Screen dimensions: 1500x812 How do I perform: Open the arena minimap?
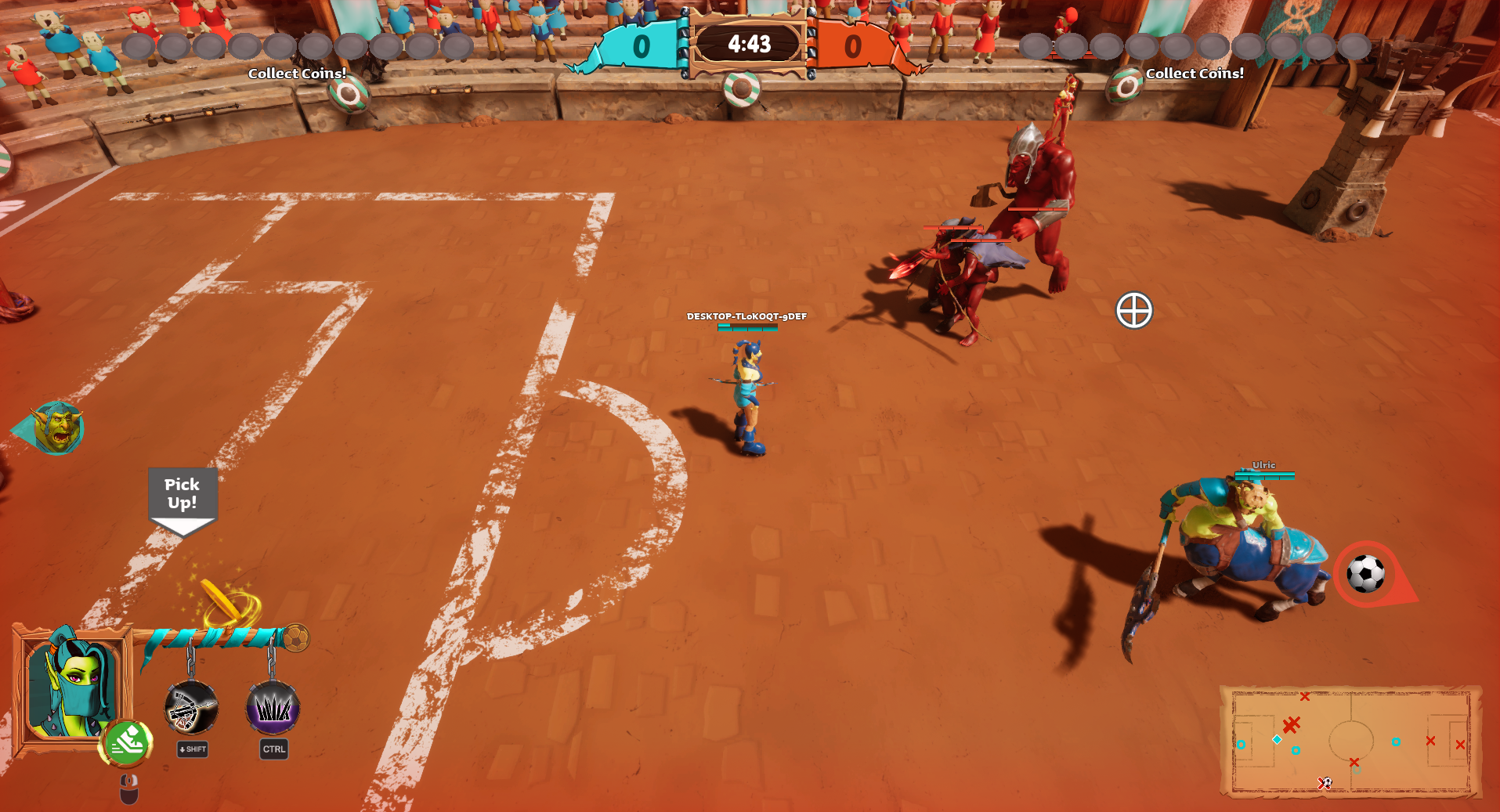1350,741
